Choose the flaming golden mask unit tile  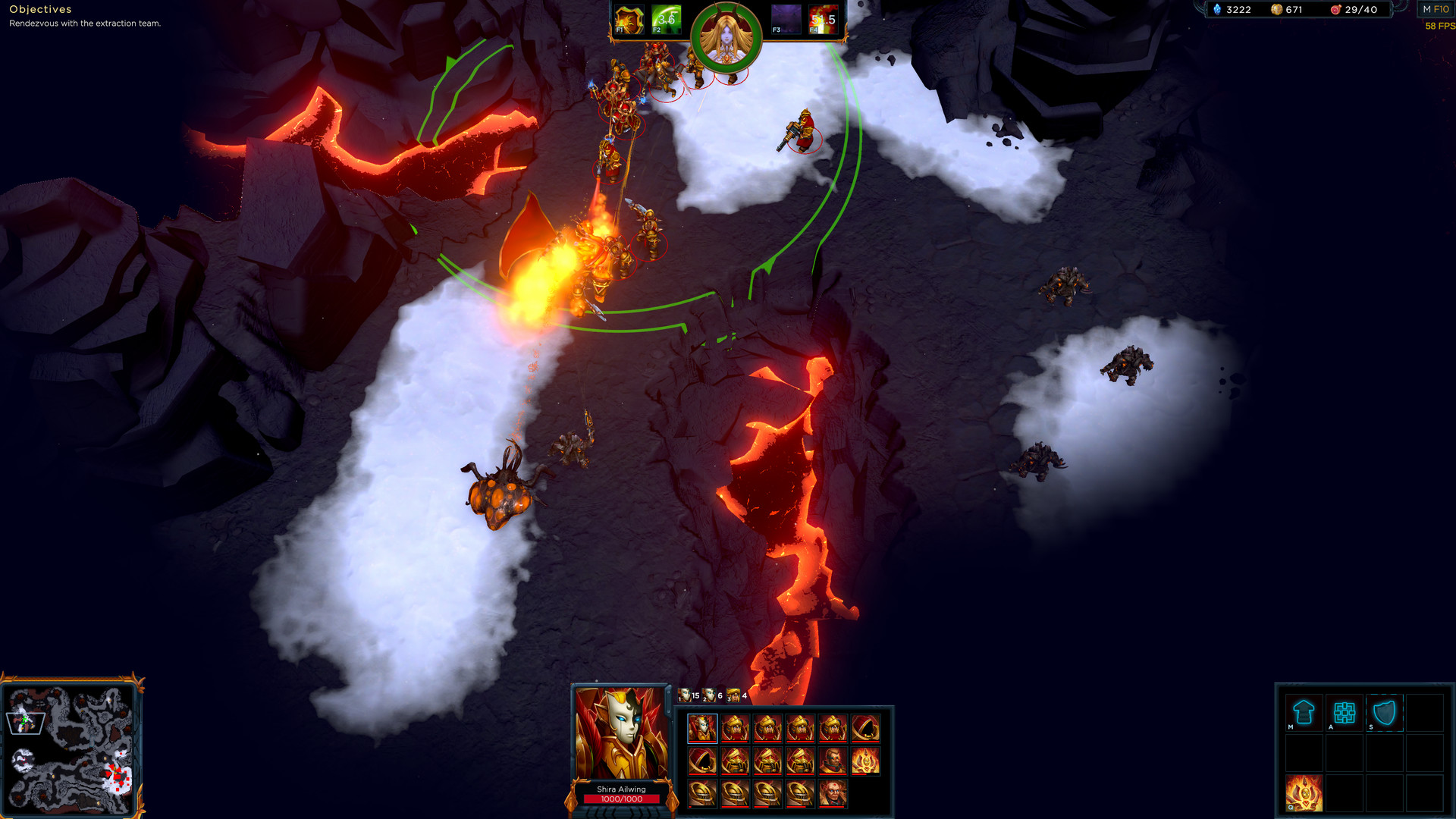(x=865, y=761)
